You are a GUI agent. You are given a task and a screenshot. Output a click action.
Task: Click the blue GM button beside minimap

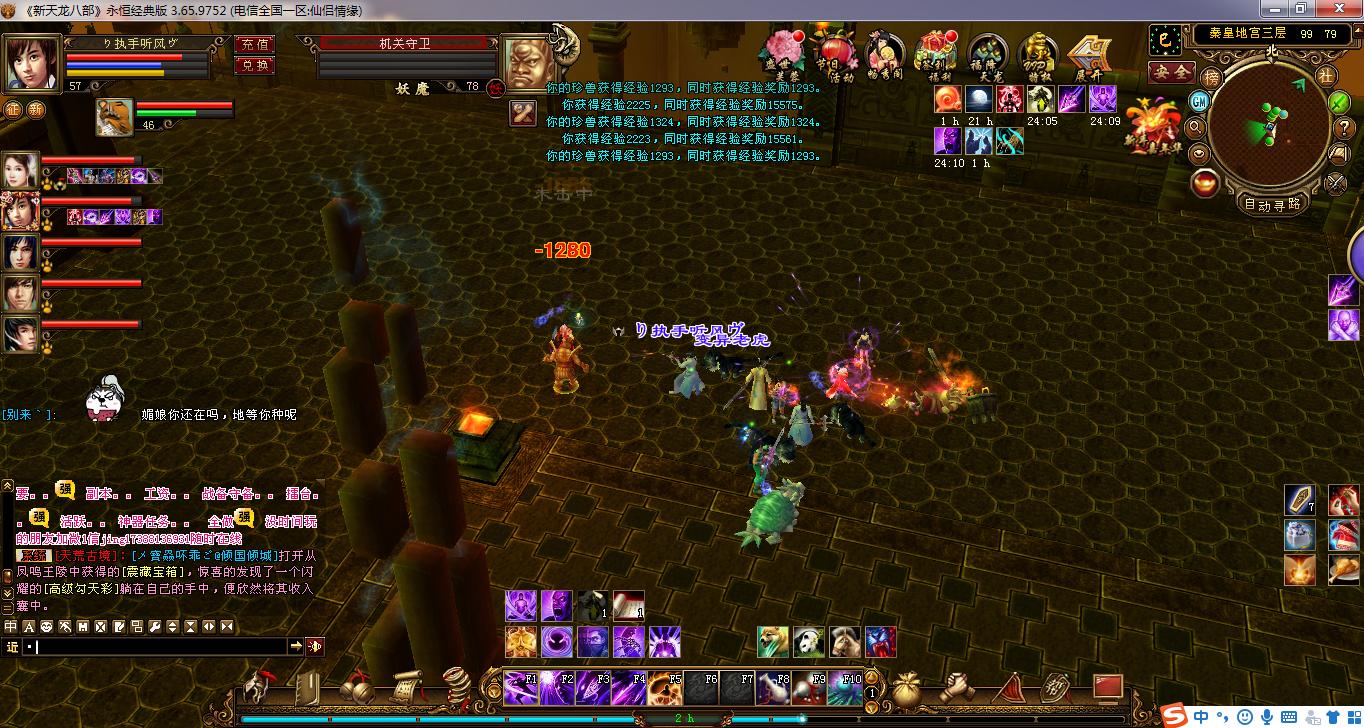coord(1199,101)
